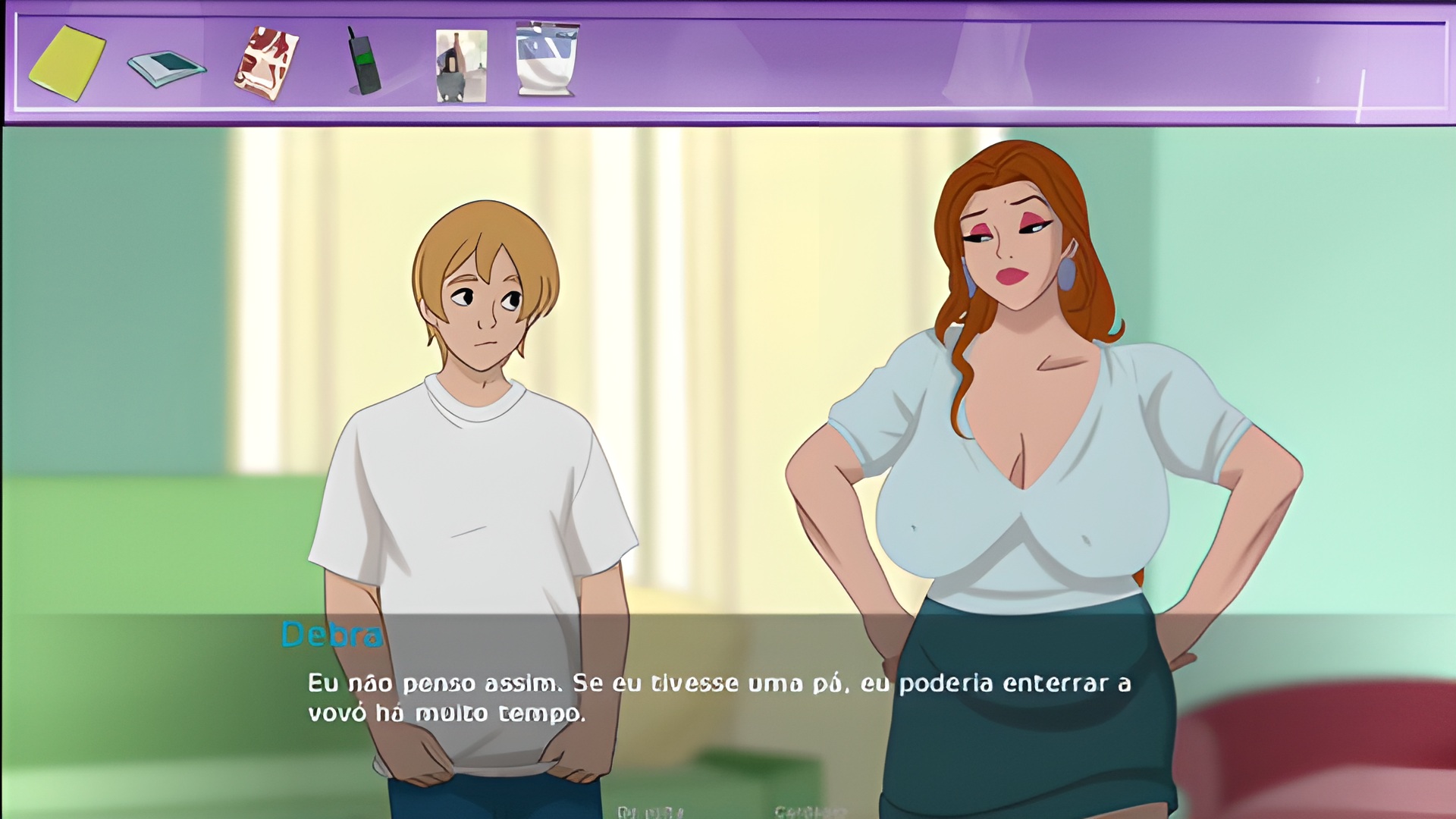Choose the packaged raw meat item
Screen dimensions: 1456x819
[x=265, y=64]
